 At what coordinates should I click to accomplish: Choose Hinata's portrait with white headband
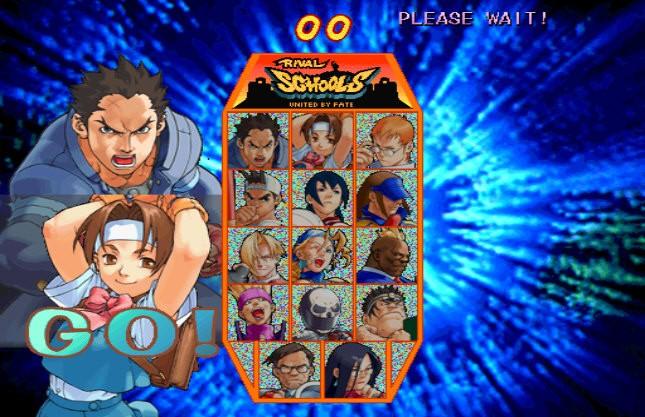tap(322, 139)
